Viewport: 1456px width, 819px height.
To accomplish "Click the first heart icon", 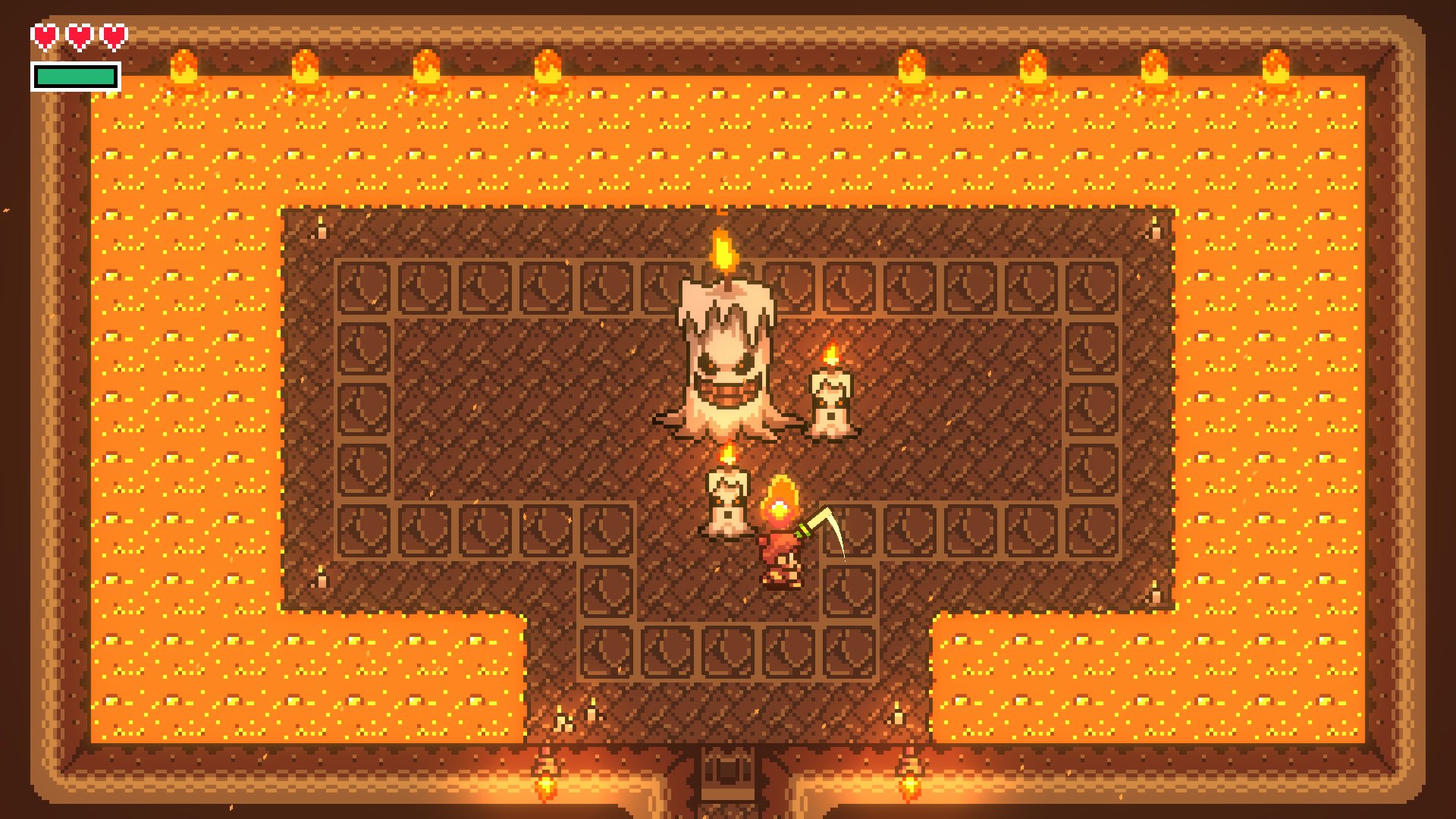I will tap(45, 36).
